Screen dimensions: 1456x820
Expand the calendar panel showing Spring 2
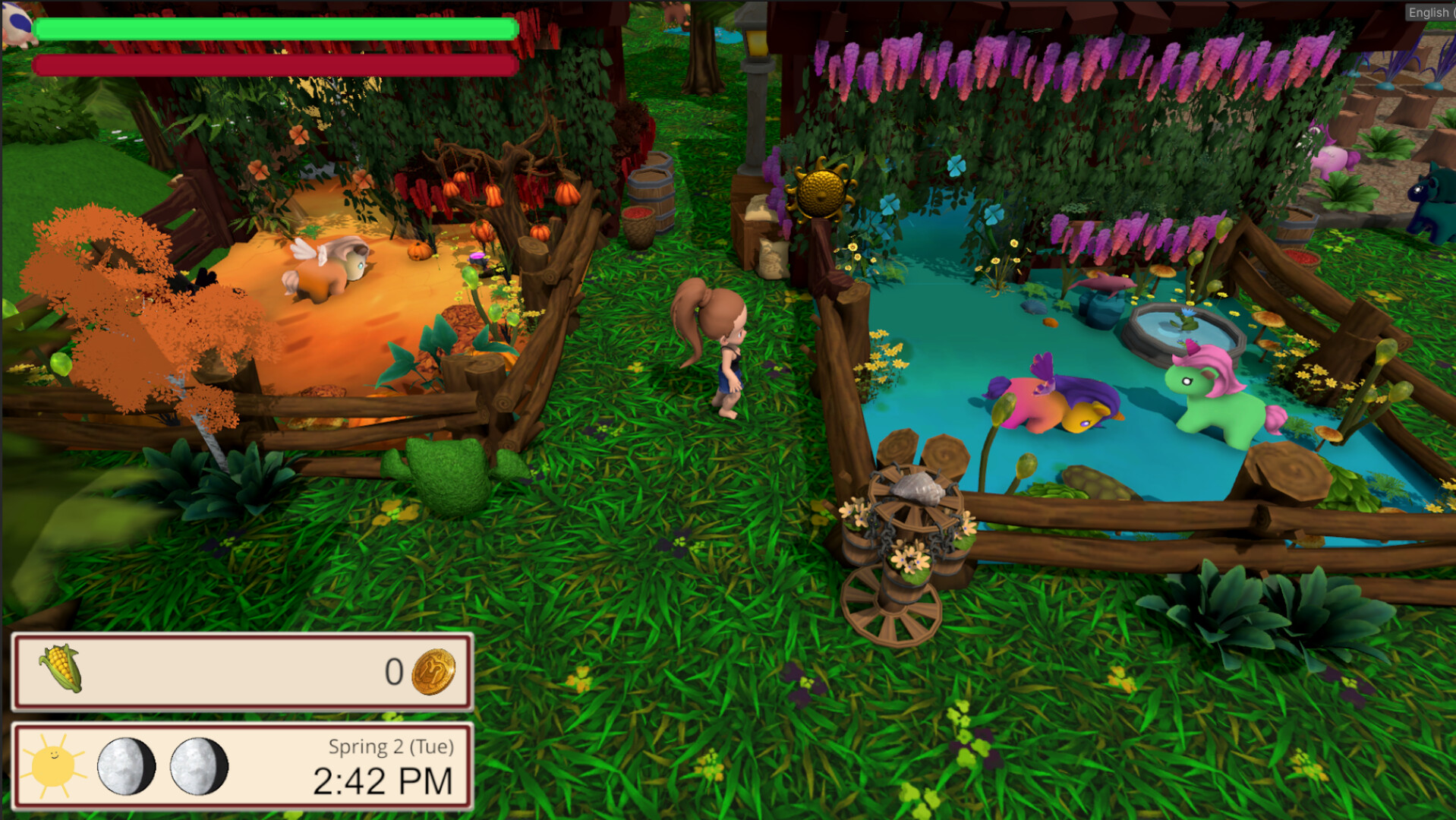[x=241, y=765]
